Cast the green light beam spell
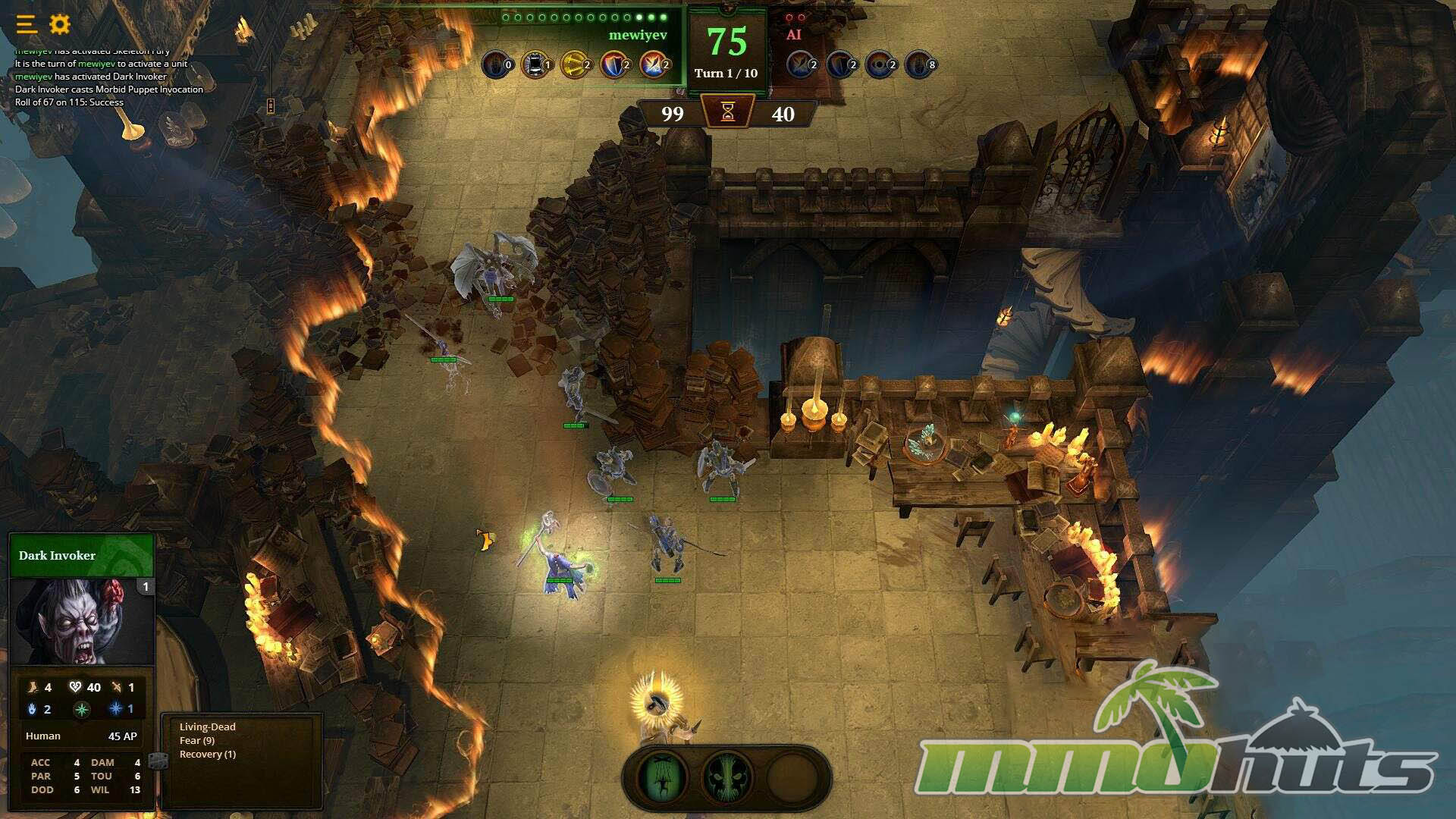The image size is (1456, 819). click(663, 777)
